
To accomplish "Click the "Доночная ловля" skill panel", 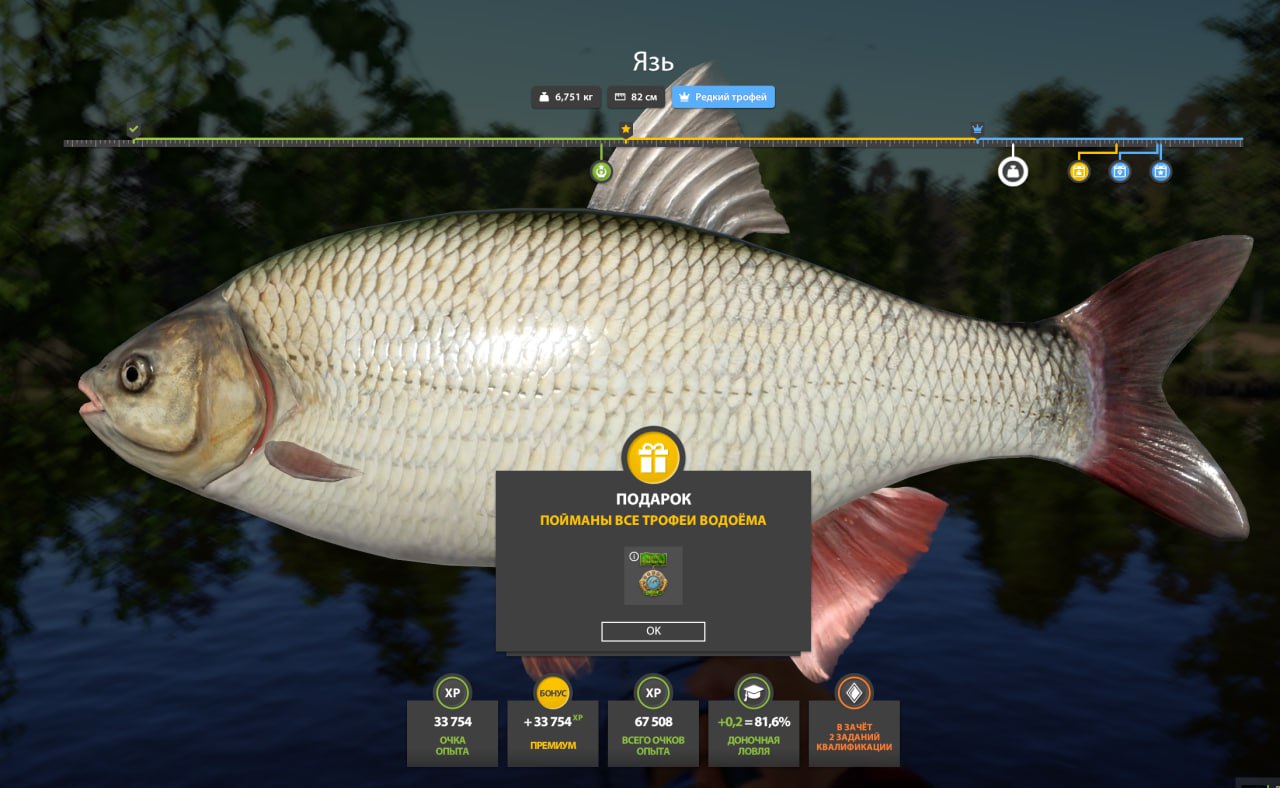I will pos(753,732).
